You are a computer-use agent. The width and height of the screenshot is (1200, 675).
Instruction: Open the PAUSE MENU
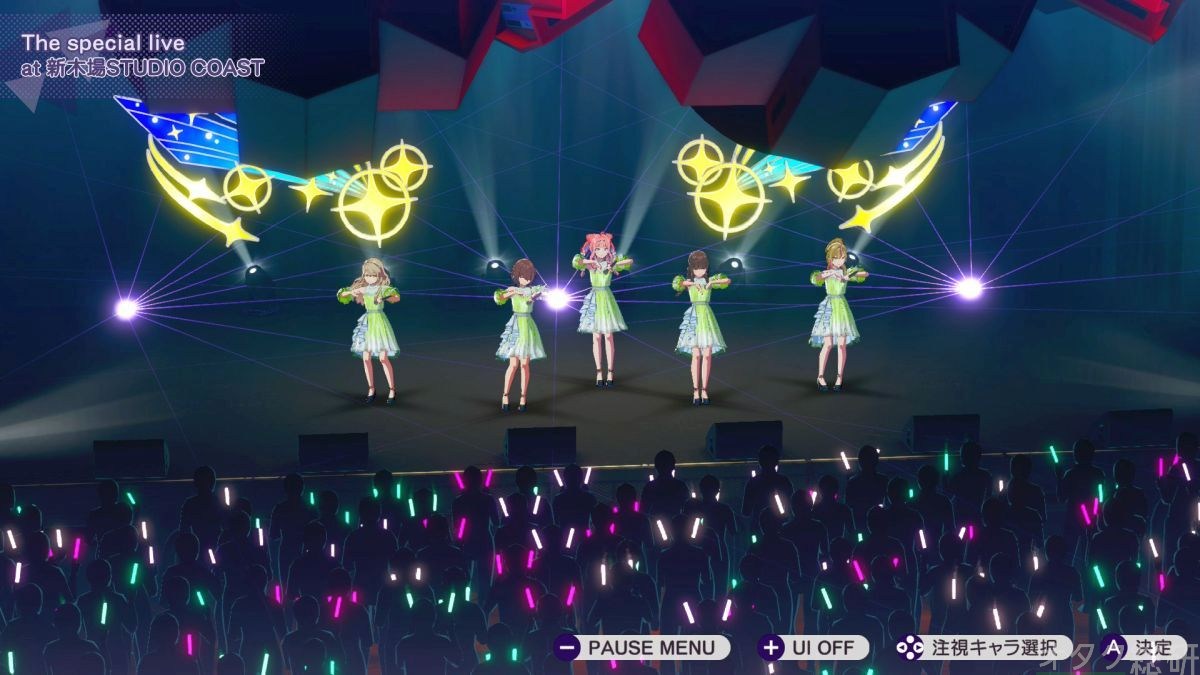tap(642, 647)
